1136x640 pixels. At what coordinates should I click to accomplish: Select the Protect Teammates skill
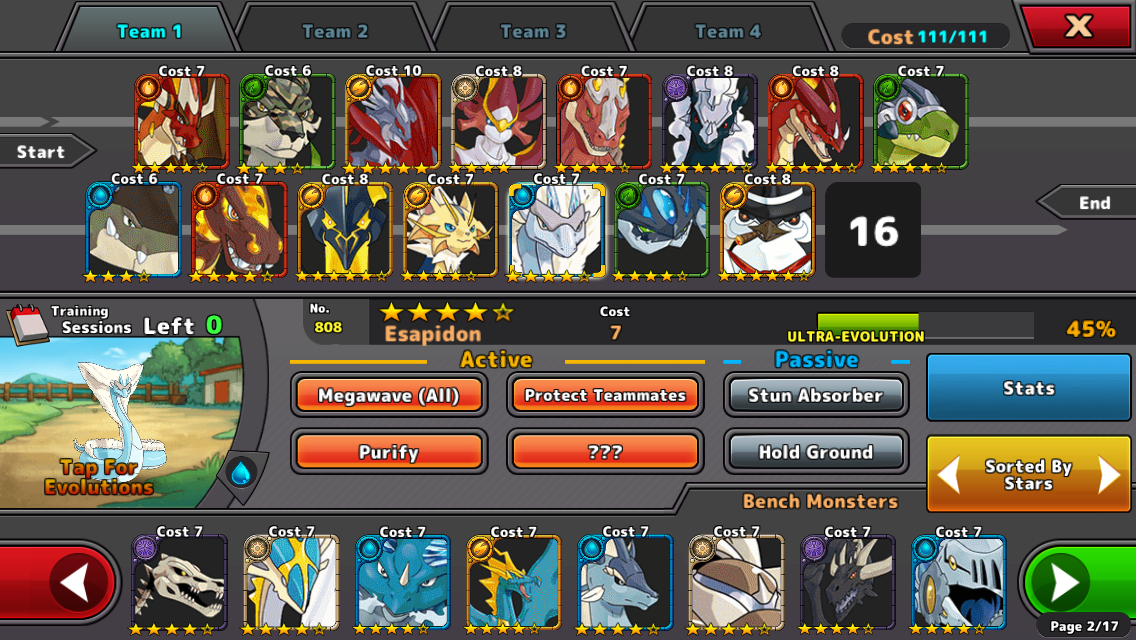[605, 395]
